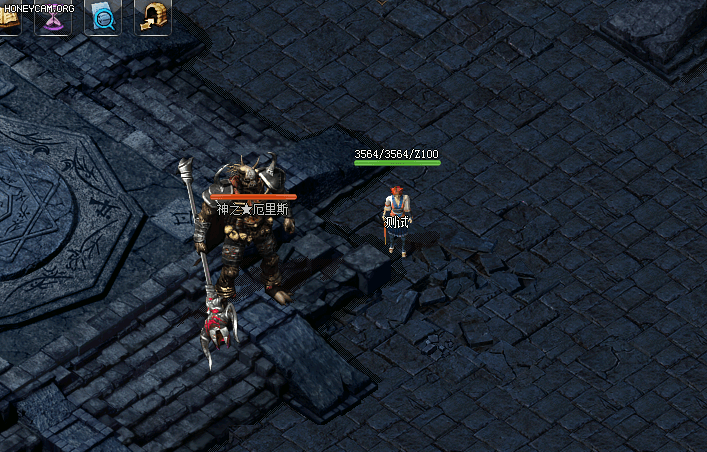The height and width of the screenshot is (452, 707).
Task: Click the golden archway exit icon
Action: click(x=152, y=17)
